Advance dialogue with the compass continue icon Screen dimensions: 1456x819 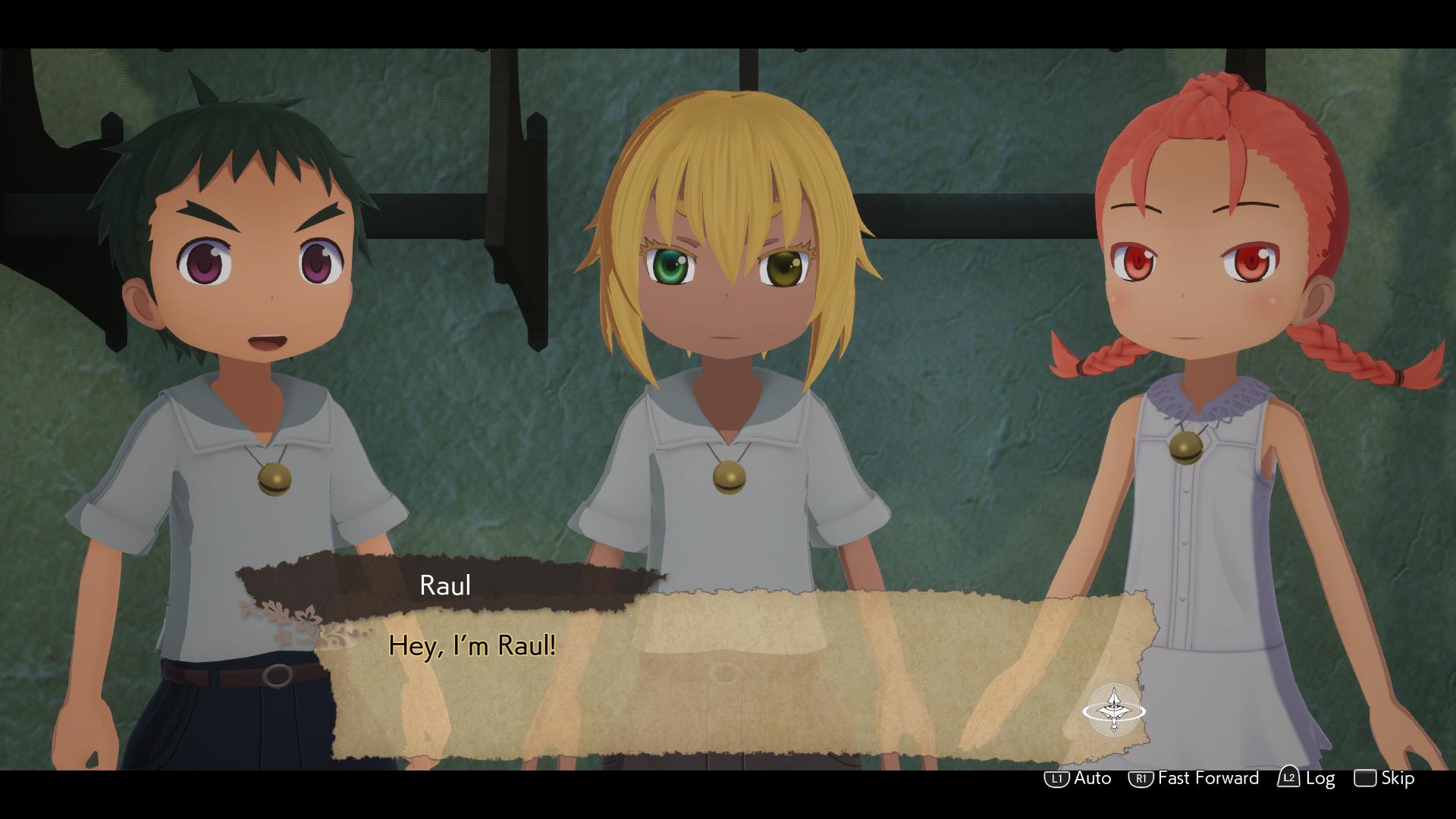[1113, 711]
